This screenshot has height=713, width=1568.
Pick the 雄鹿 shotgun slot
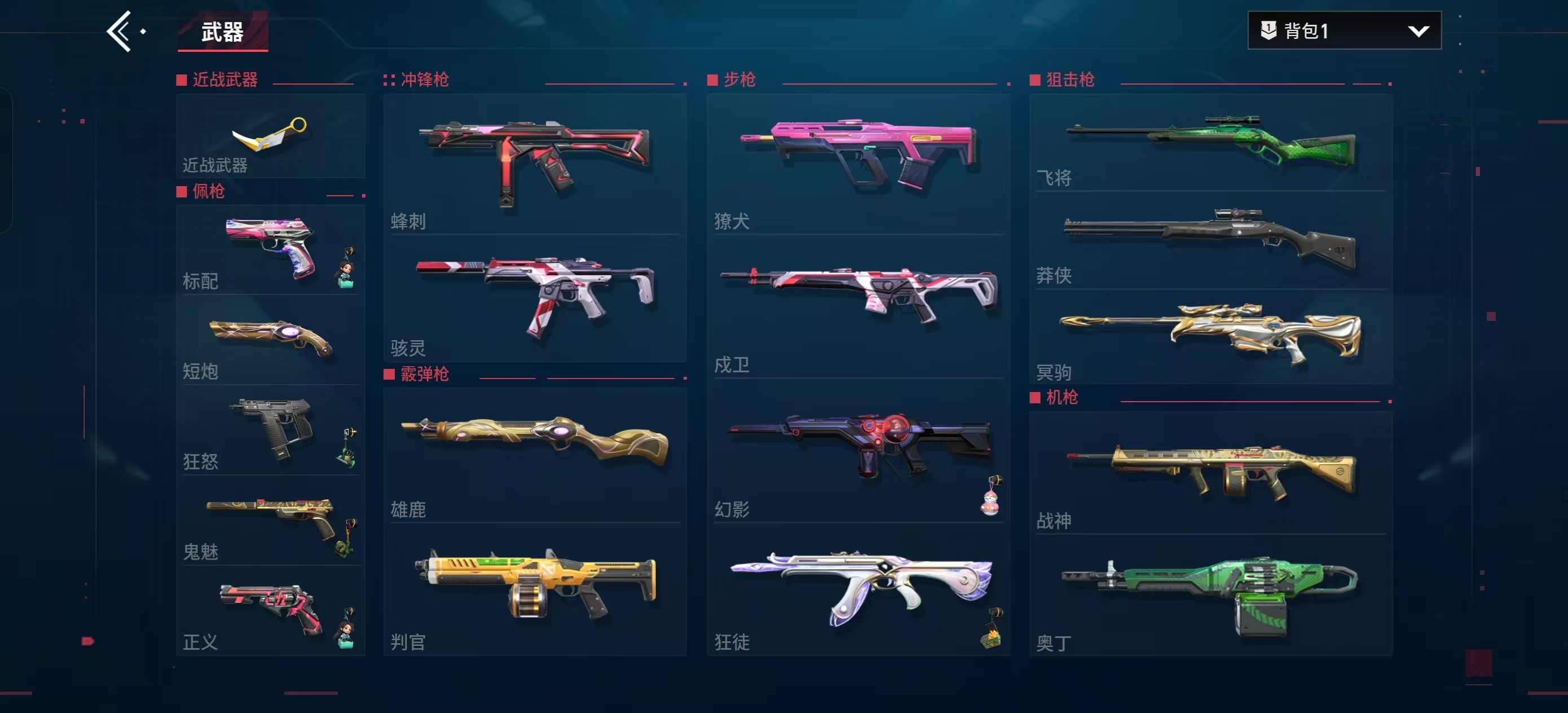(535, 455)
